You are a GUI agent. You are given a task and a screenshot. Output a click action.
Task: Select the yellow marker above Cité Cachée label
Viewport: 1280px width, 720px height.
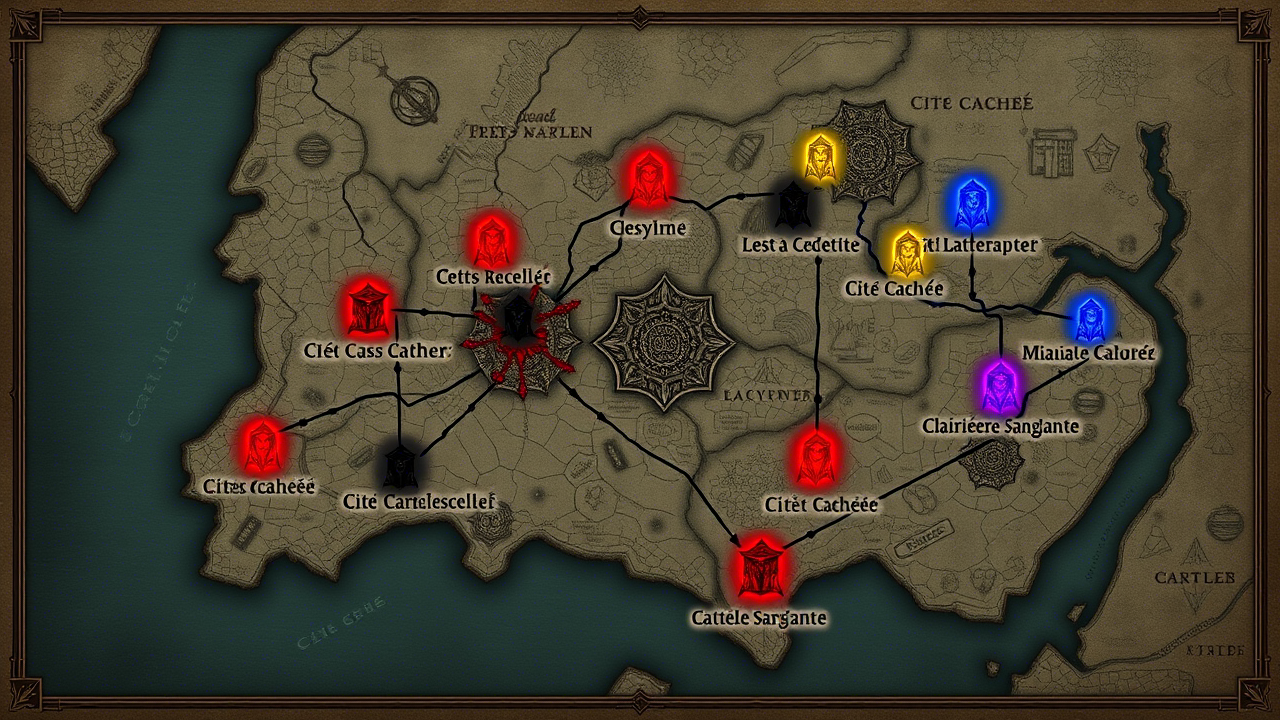click(x=908, y=252)
